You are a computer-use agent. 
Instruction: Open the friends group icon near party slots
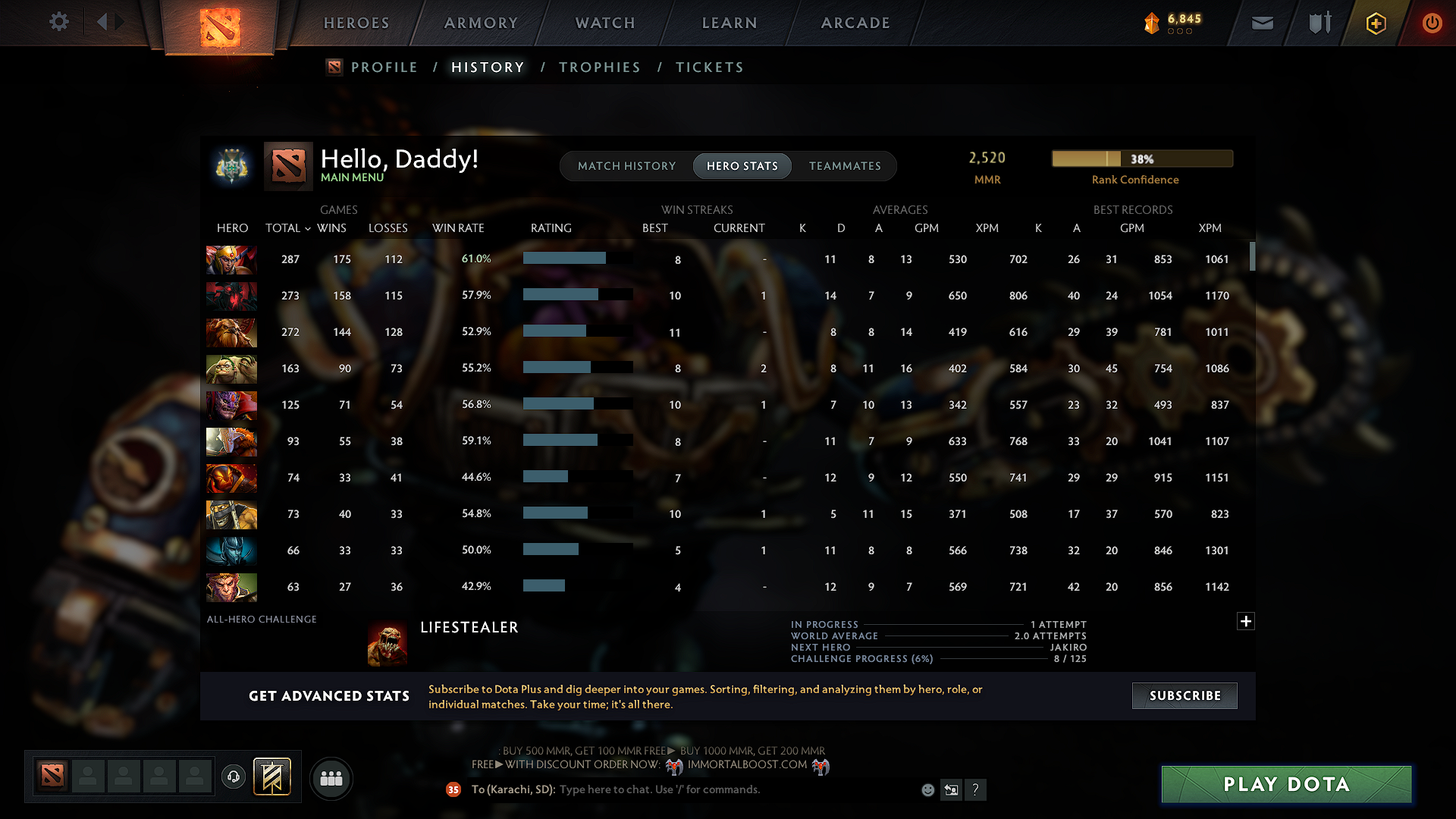pos(331,778)
